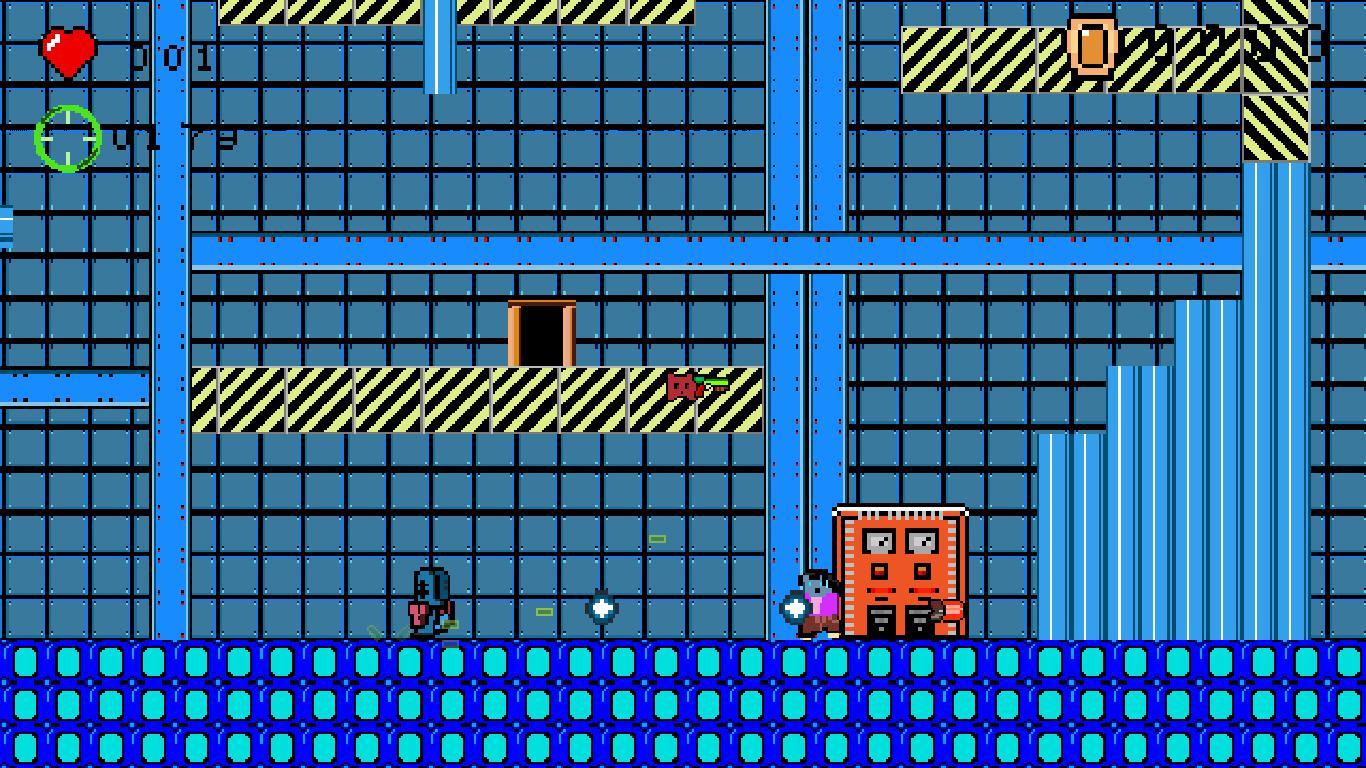Screen dimensions: 1366x768
Task: Select the small red enemy on the platform
Action: 683,385
